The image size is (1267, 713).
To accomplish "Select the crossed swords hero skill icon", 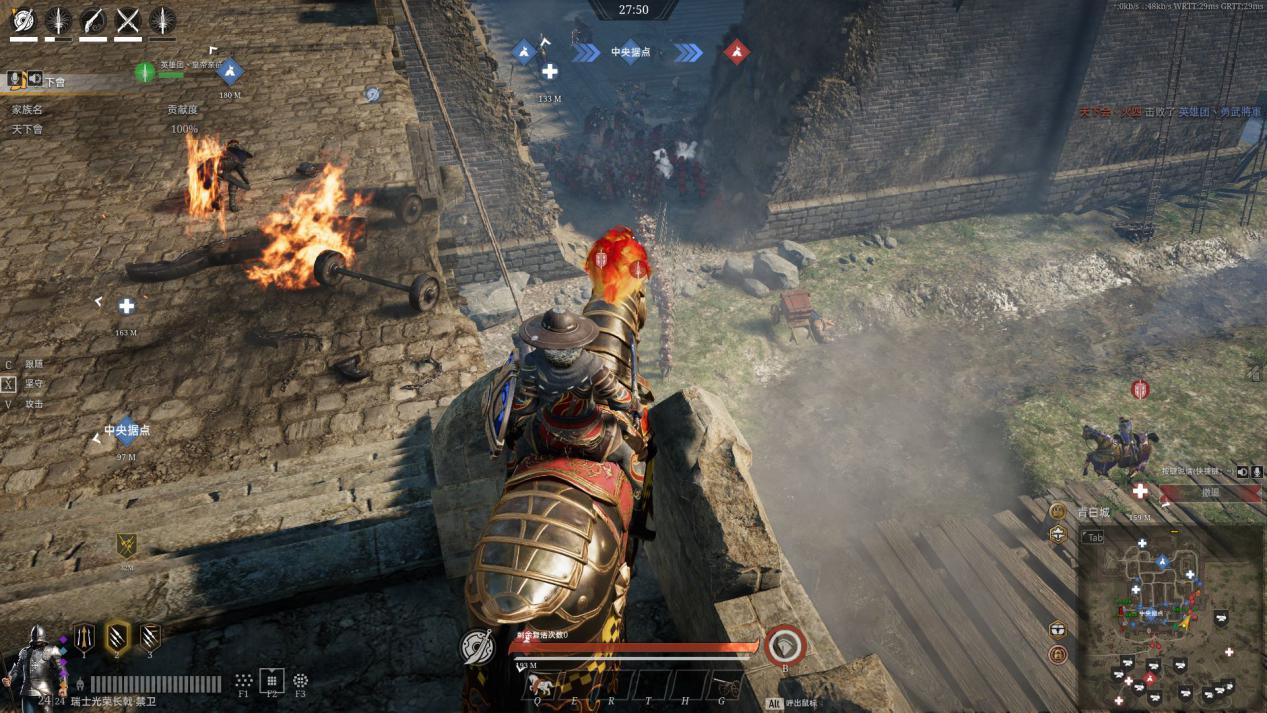I will tap(127, 20).
